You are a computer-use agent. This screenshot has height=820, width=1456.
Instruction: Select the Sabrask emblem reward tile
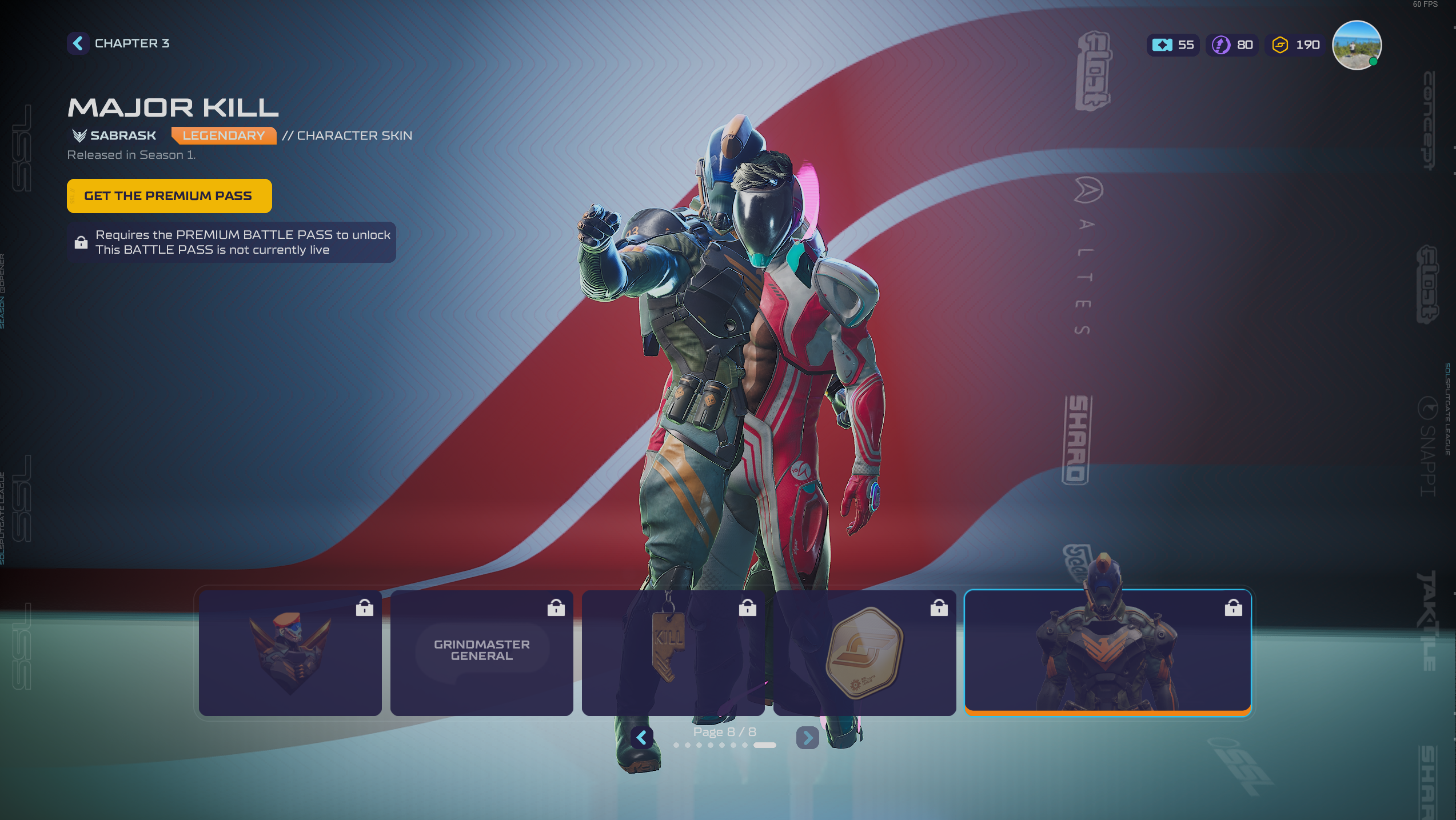tap(290, 653)
